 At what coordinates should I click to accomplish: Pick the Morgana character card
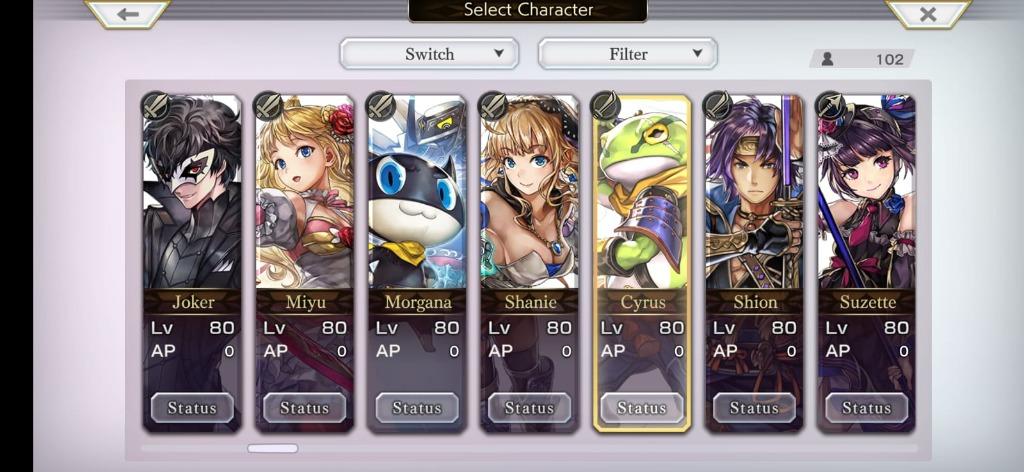click(x=416, y=200)
